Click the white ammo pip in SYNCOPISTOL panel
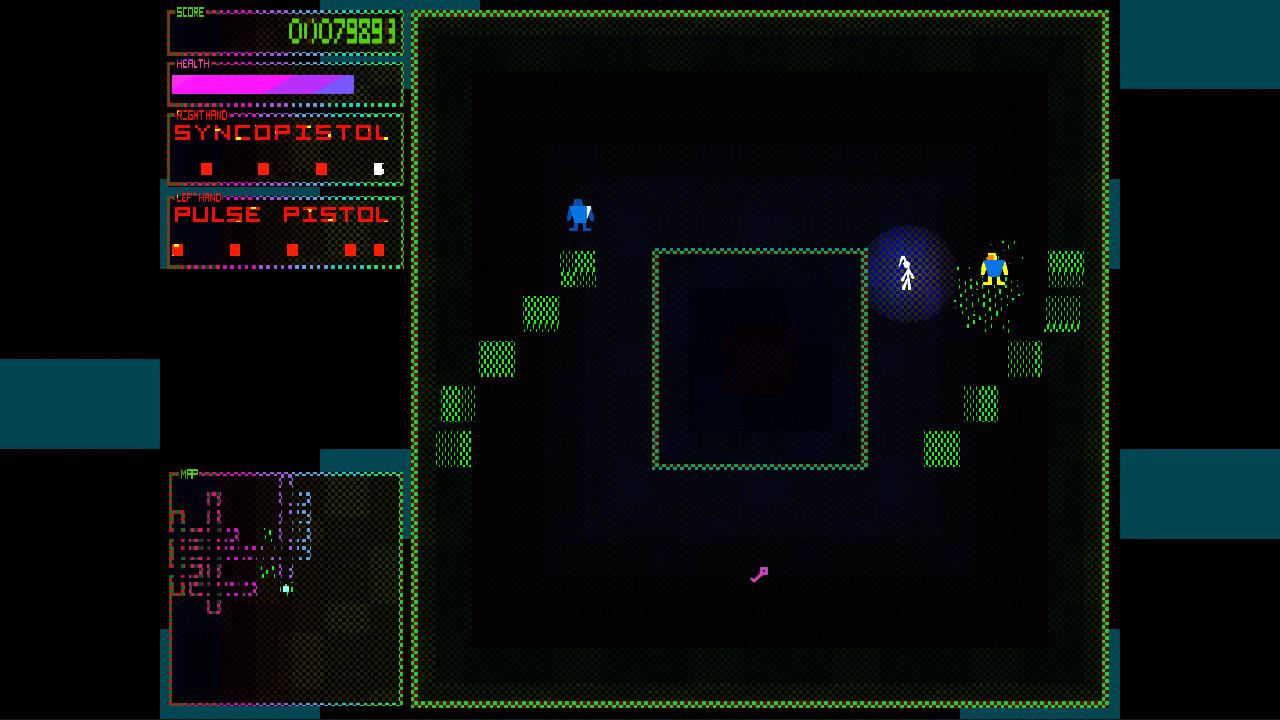1280x720 pixels. click(x=378, y=167)
